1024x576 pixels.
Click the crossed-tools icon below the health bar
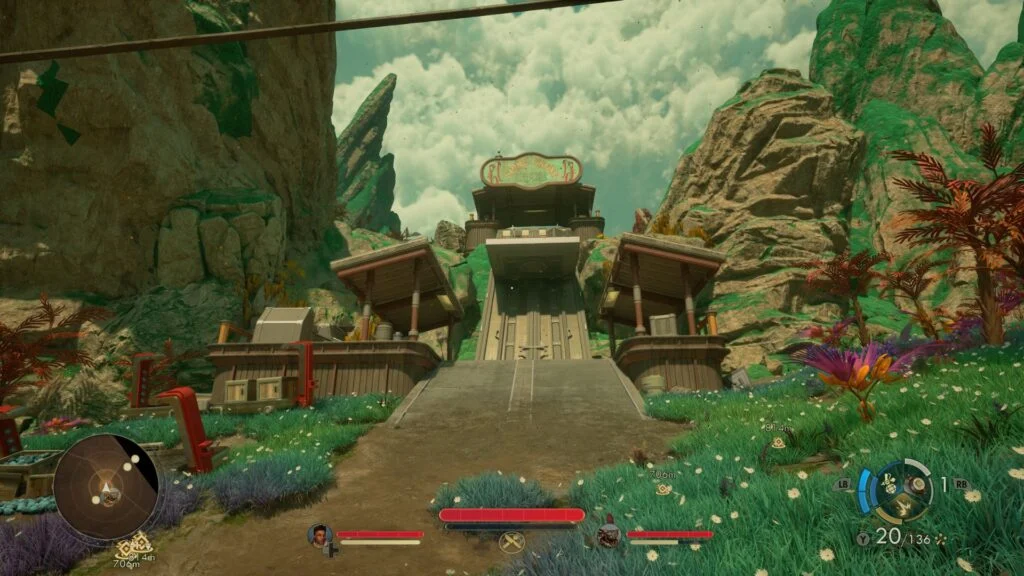(x=512, y=542)
